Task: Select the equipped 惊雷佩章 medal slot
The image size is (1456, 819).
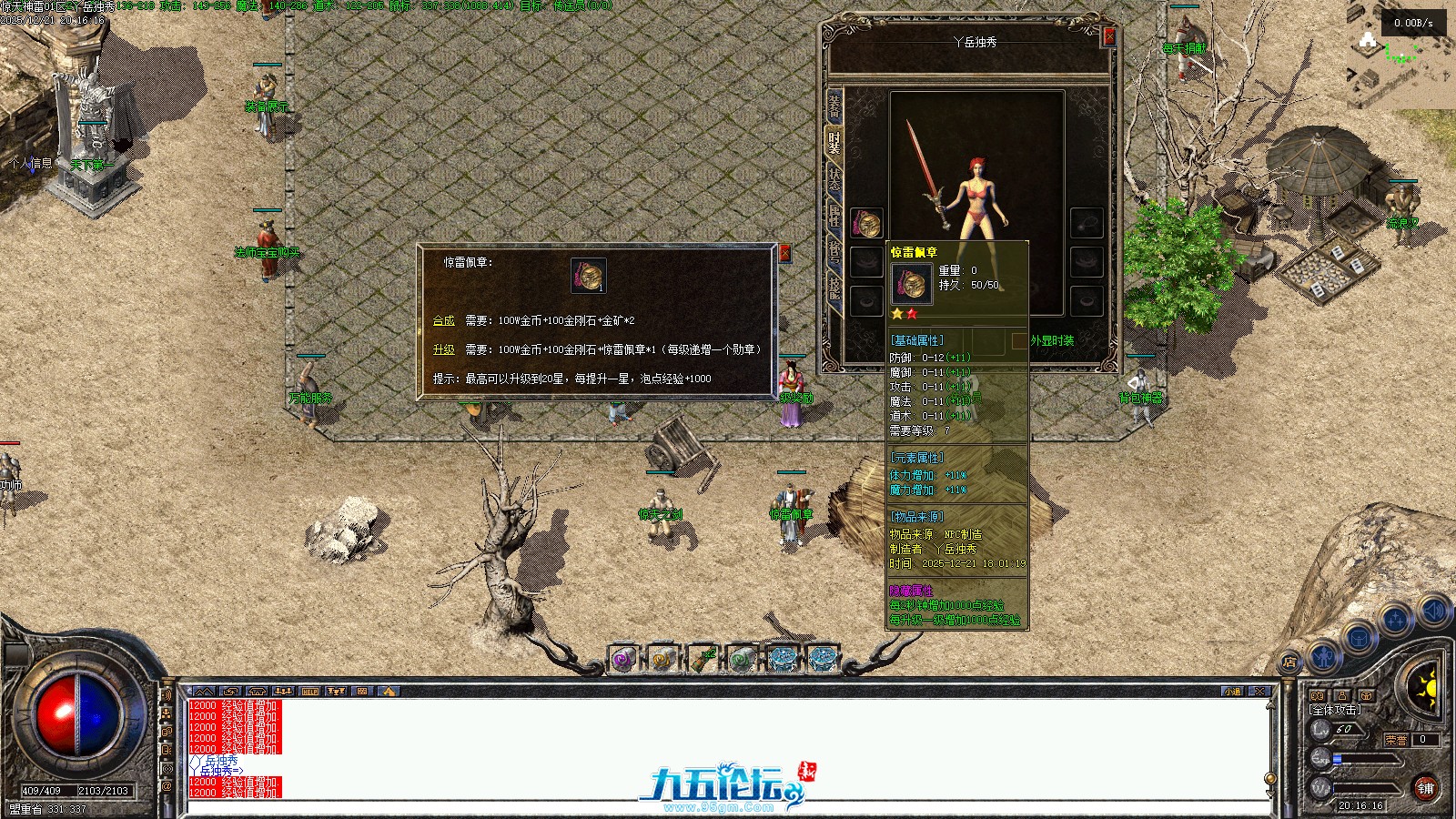Action: pos(866,223)
